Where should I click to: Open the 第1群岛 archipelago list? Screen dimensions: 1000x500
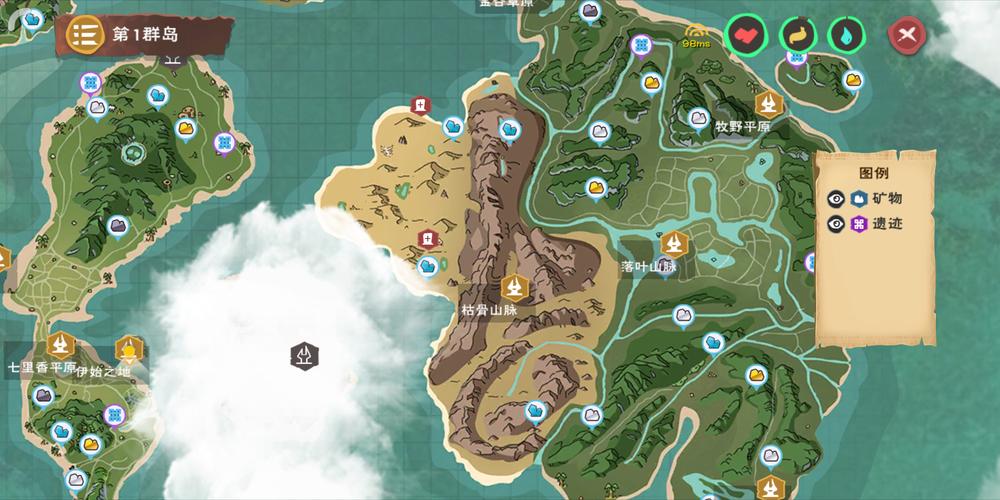[x=85, y=35]
